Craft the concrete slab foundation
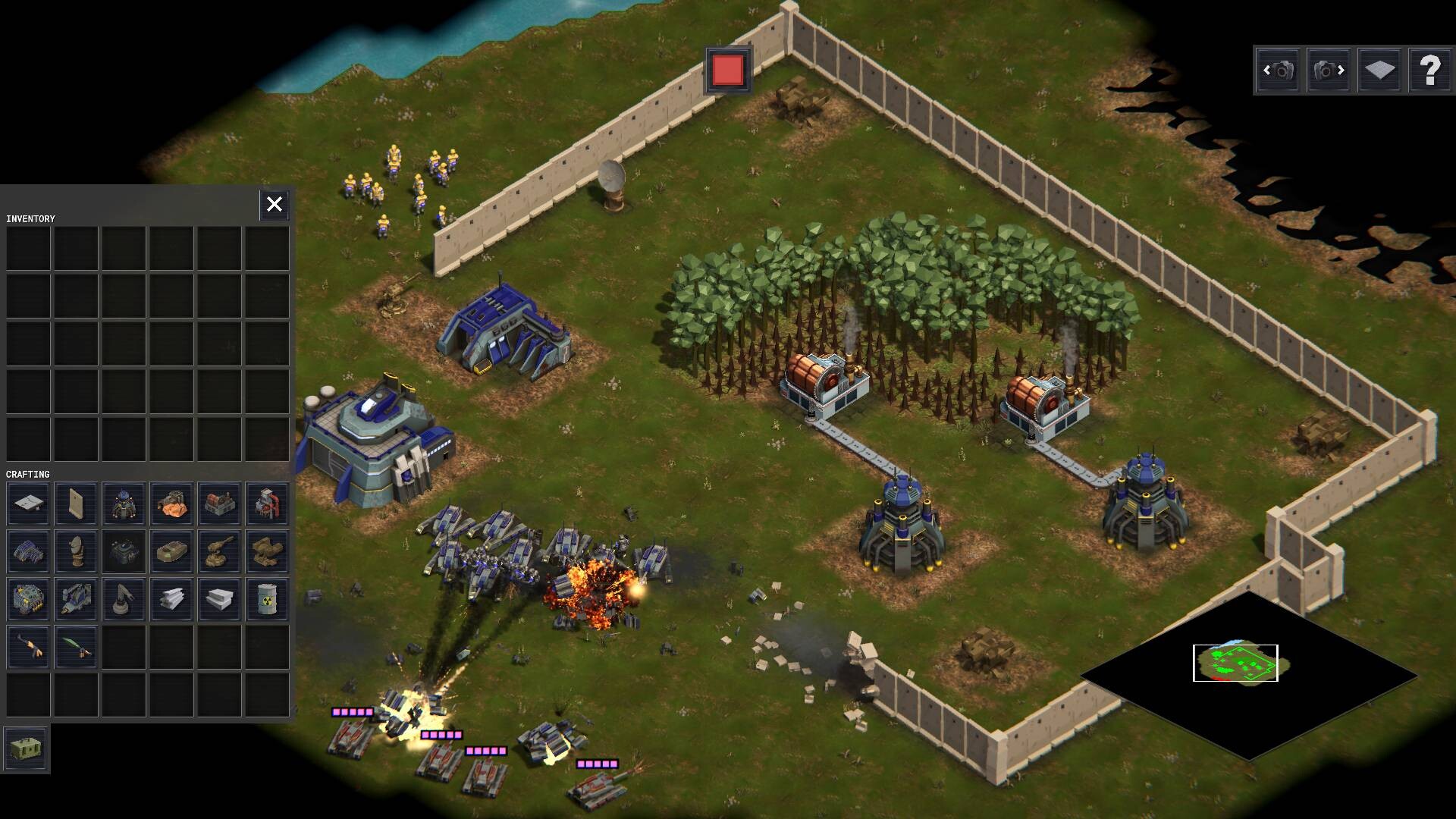The image size is (1456, 819). [x=28, y=503]
